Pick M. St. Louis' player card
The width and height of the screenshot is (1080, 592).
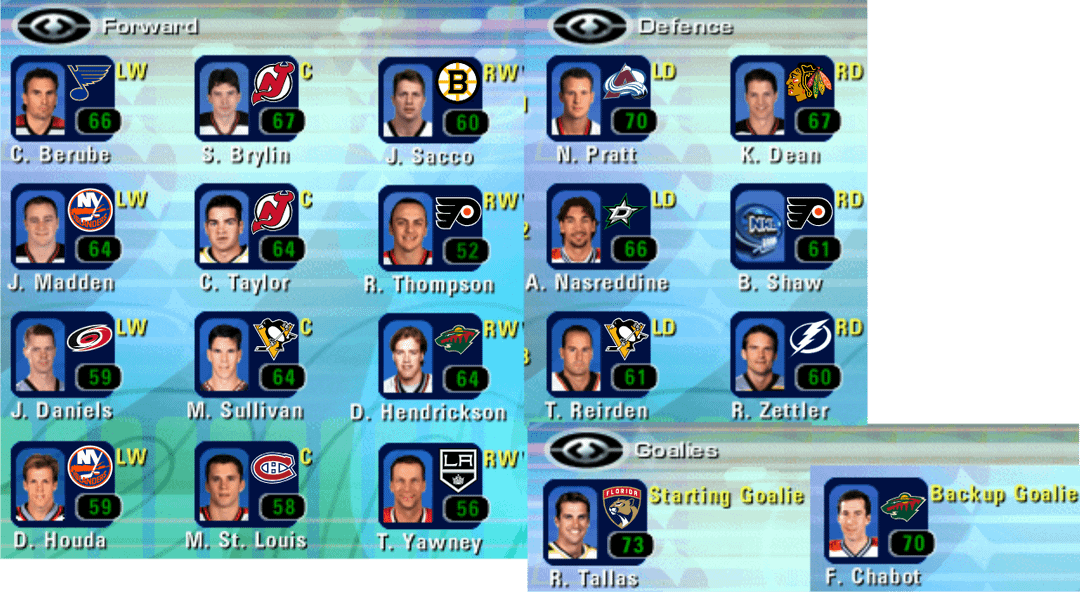247,483
